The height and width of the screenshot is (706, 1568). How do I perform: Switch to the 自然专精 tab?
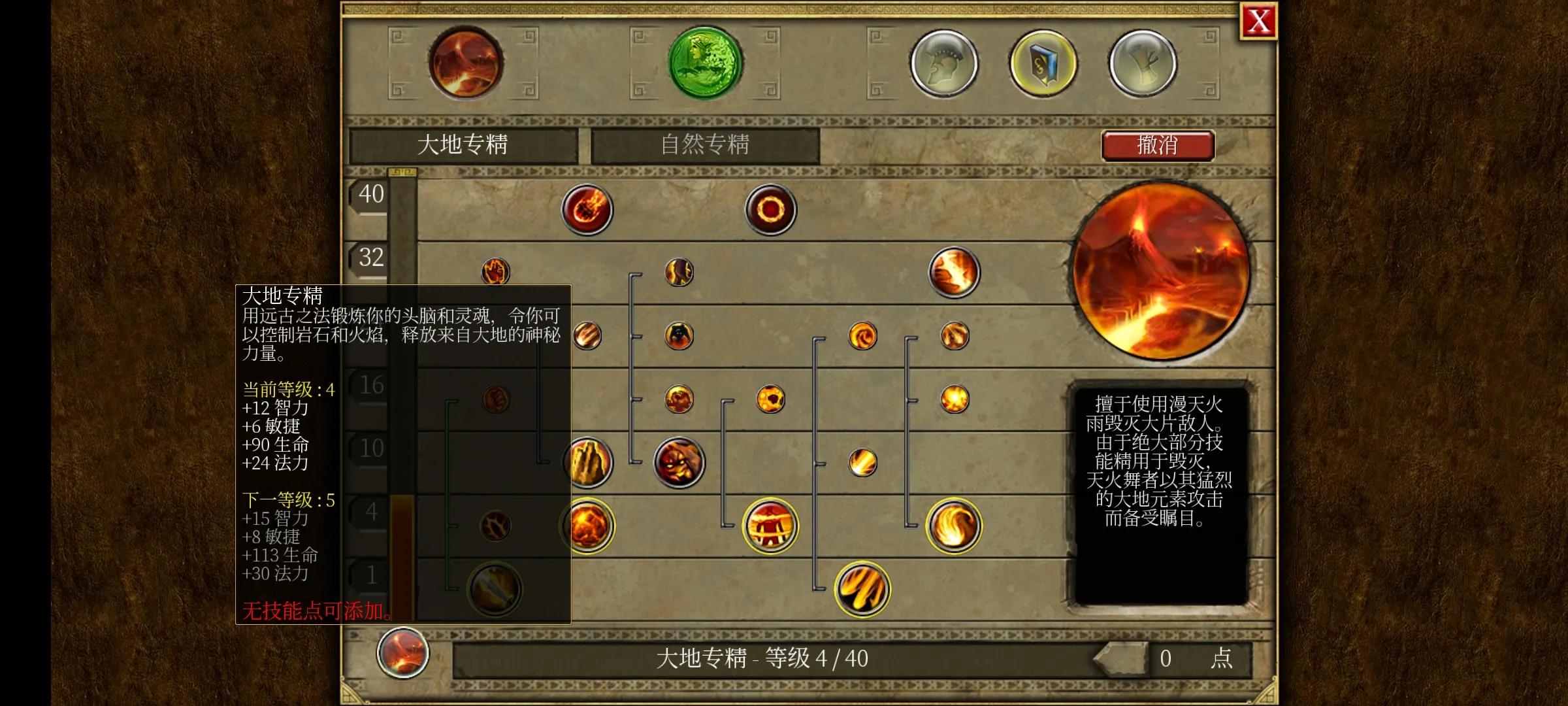click(704, 145)
